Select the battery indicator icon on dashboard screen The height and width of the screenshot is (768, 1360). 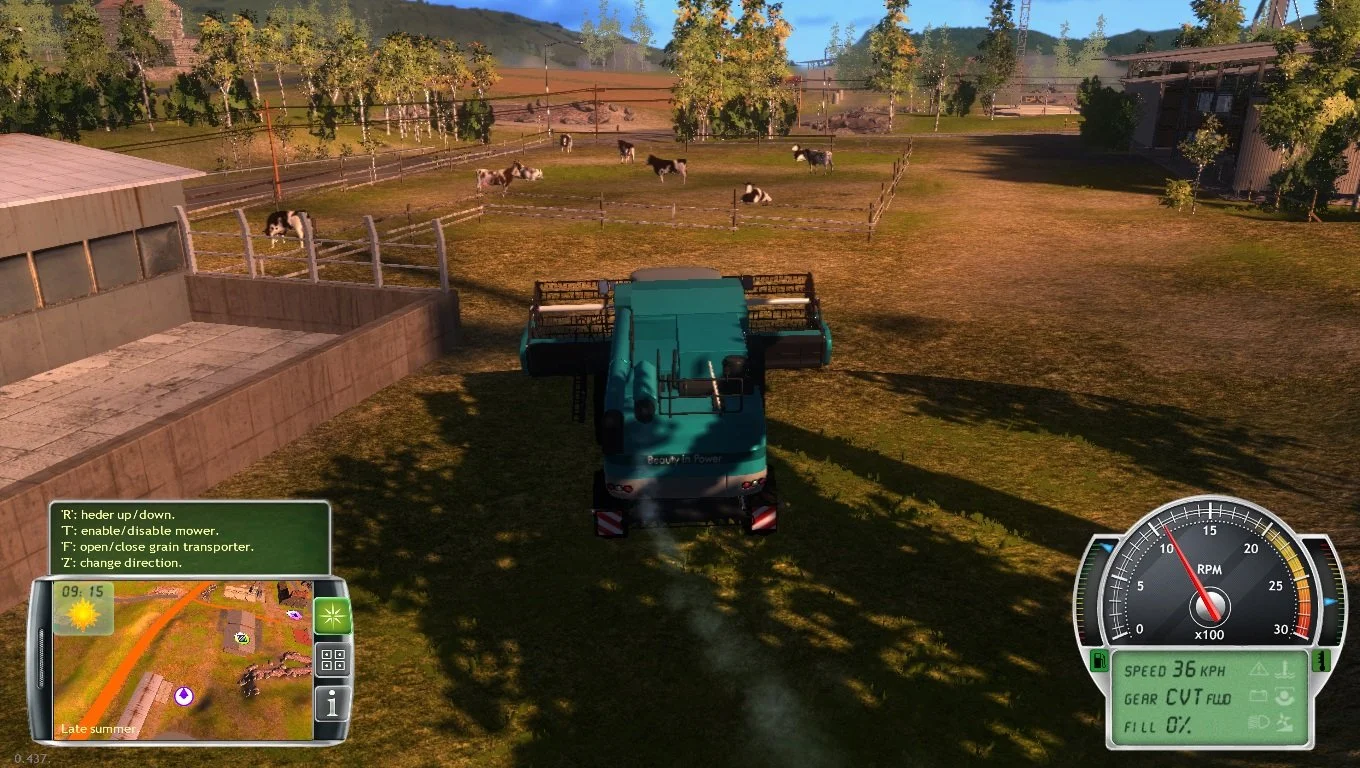1258,697
